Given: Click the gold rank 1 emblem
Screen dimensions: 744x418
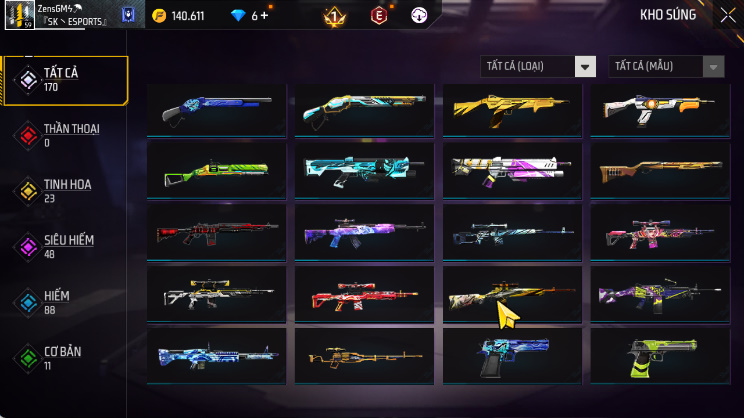Looking at the screenshot, I should click(x=334, y=16).
